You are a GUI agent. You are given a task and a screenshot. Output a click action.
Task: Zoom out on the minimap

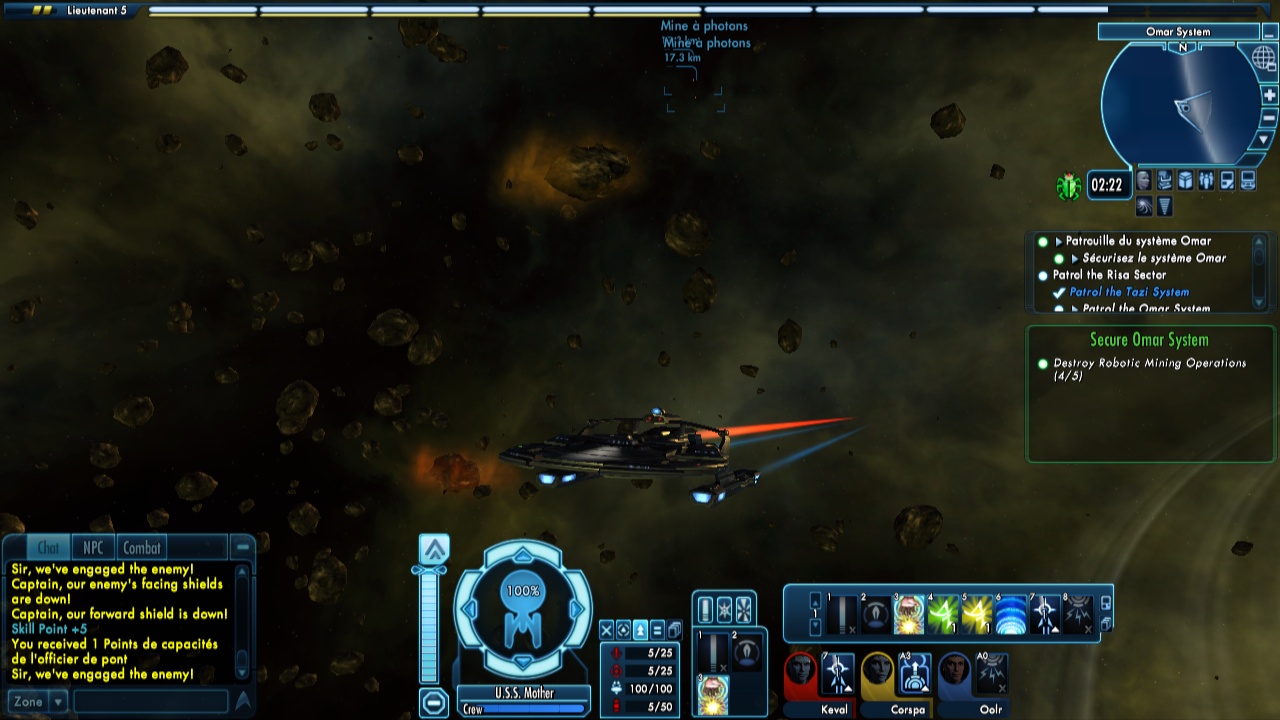click(1270, 118)
